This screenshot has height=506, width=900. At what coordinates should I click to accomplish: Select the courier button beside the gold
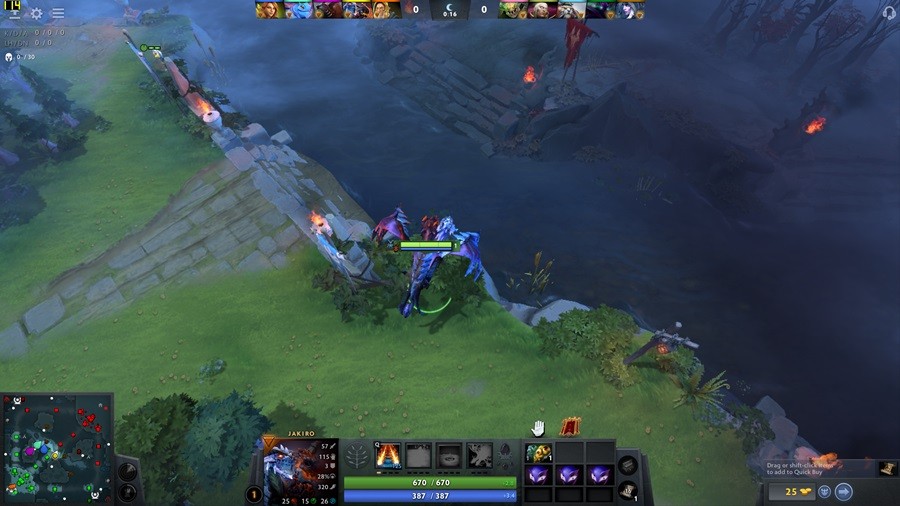click(x=824, y=491)
